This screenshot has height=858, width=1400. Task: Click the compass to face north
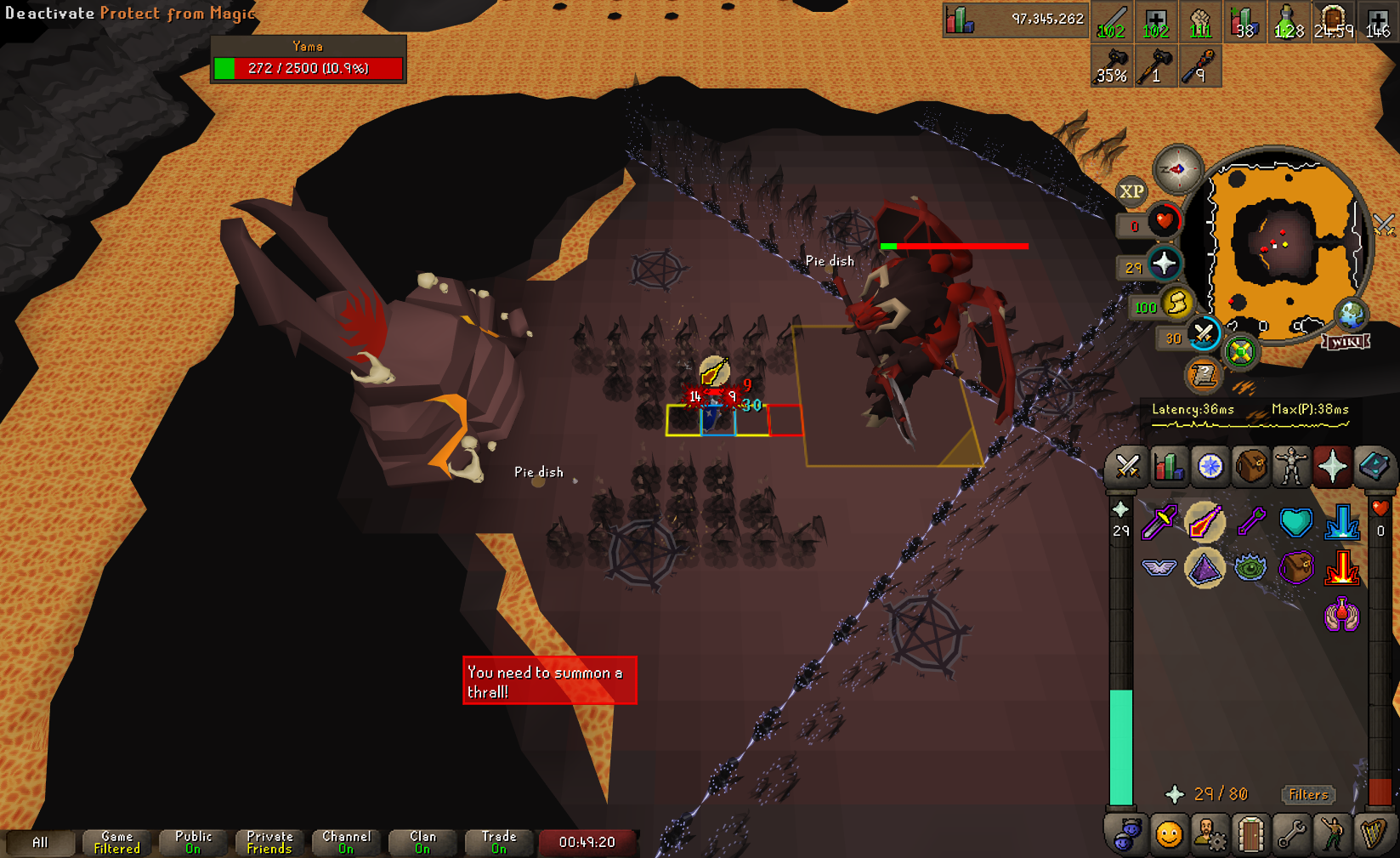pyautogui.click(x=1177, y=169)
